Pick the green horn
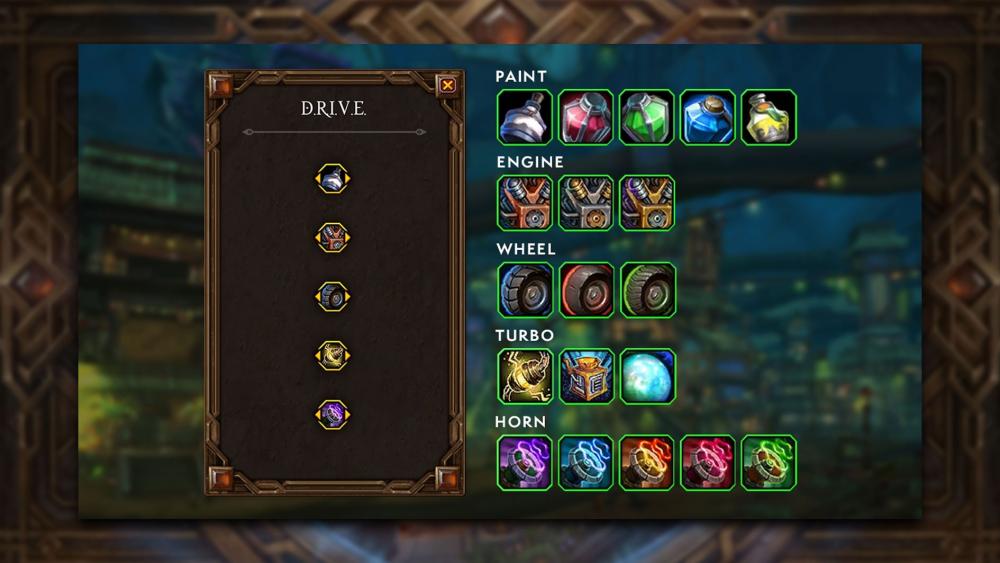The width and height of the screenshot is (1000, 563). pyautogui.click(x=769, y=462)
